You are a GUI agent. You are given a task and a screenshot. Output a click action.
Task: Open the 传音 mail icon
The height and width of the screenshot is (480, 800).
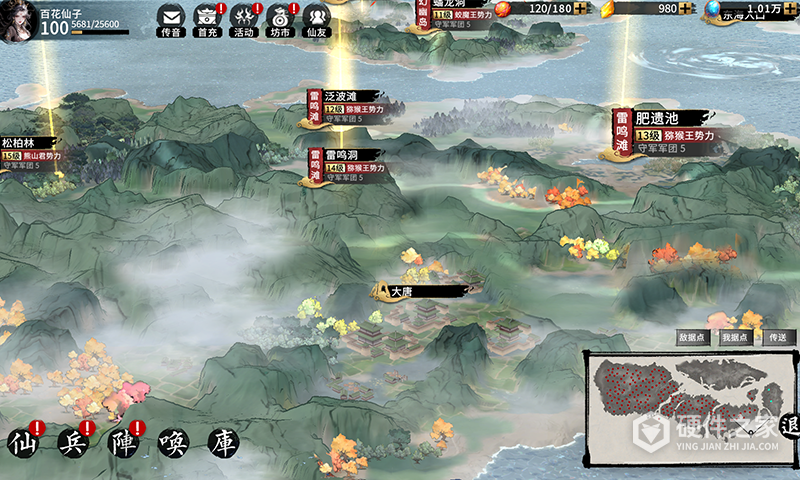(170, 18)
